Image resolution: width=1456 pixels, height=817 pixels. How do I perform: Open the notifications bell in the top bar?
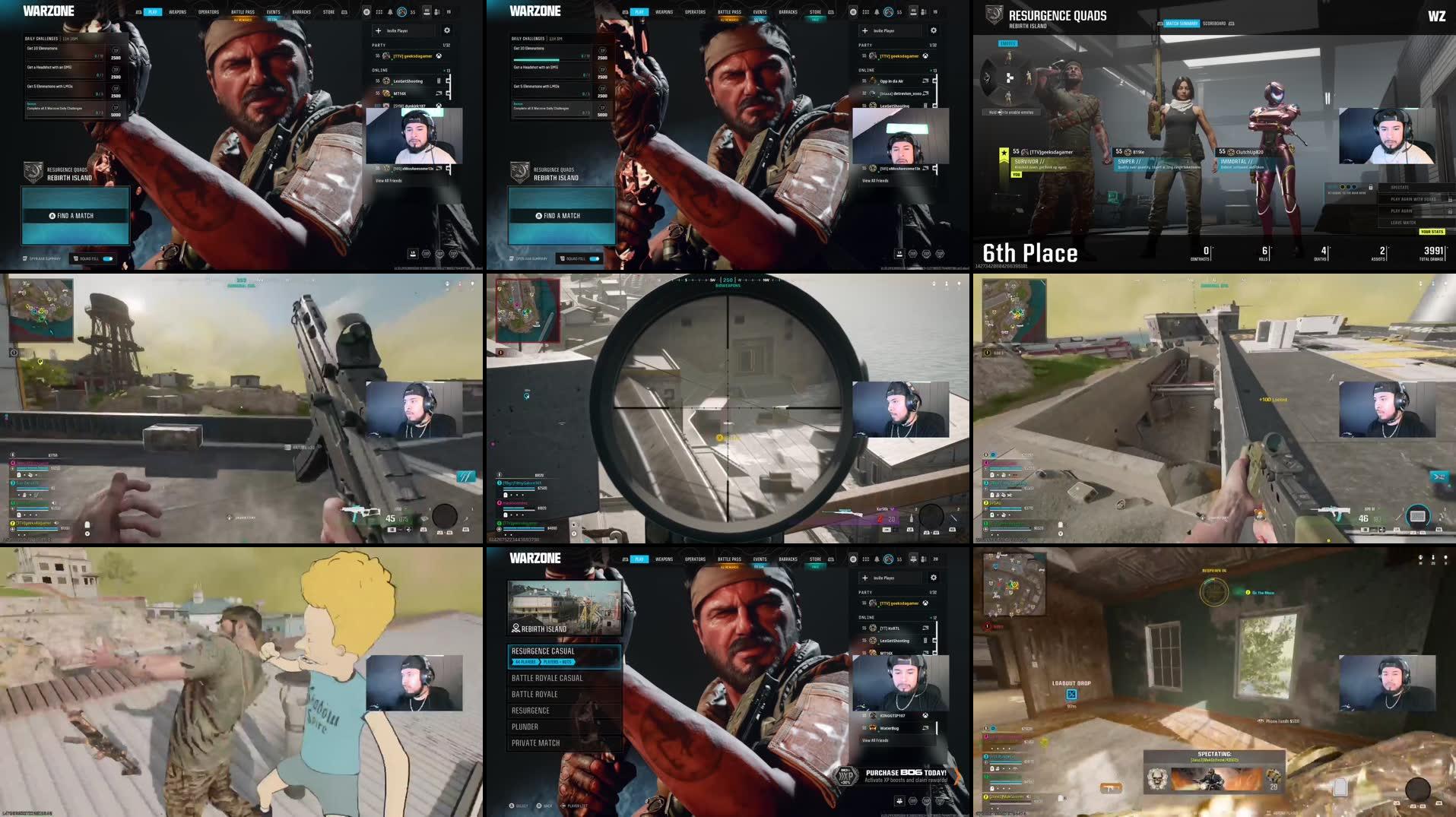coord(390,12)
